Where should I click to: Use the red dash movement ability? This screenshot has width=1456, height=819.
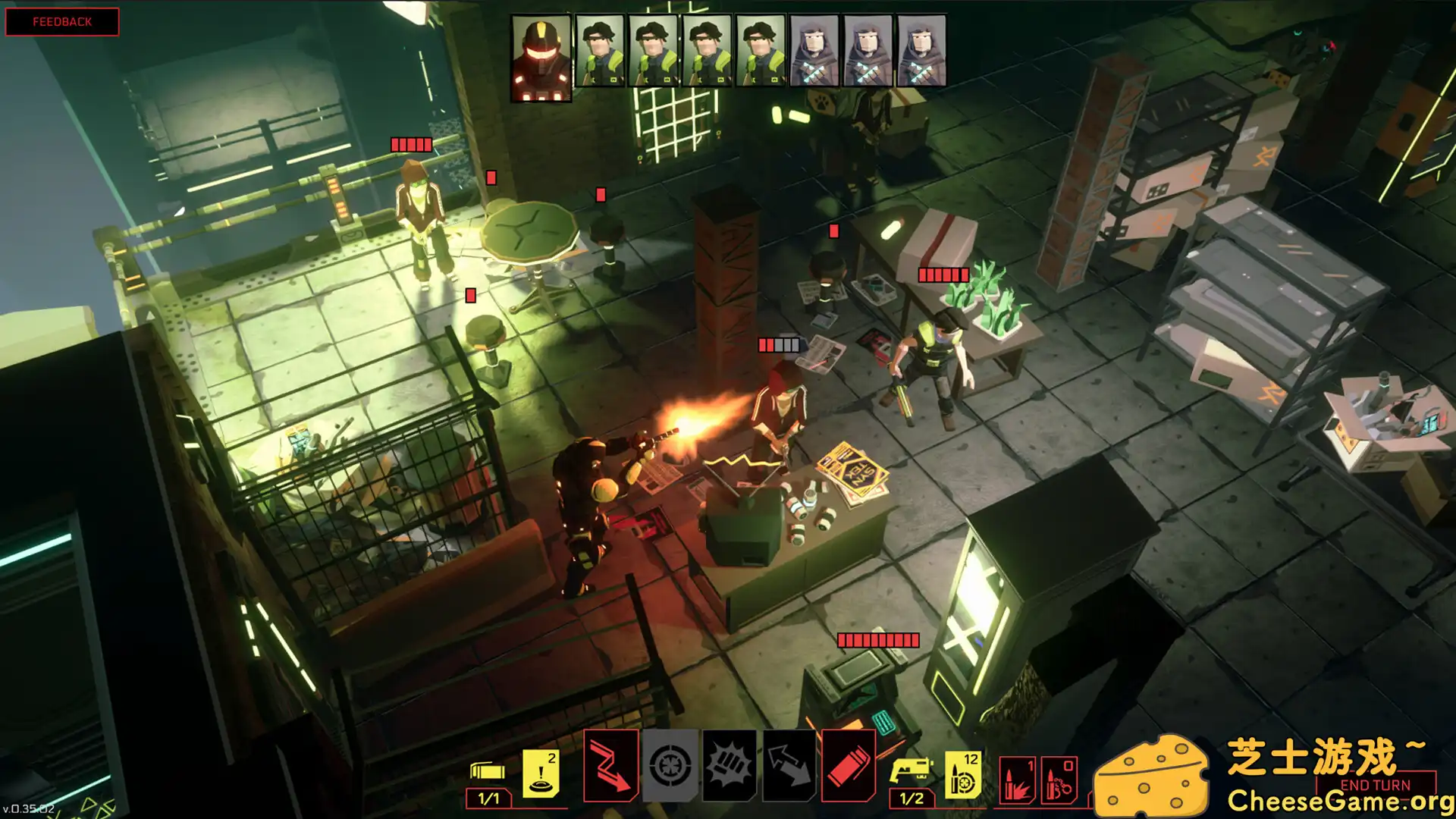611,766
